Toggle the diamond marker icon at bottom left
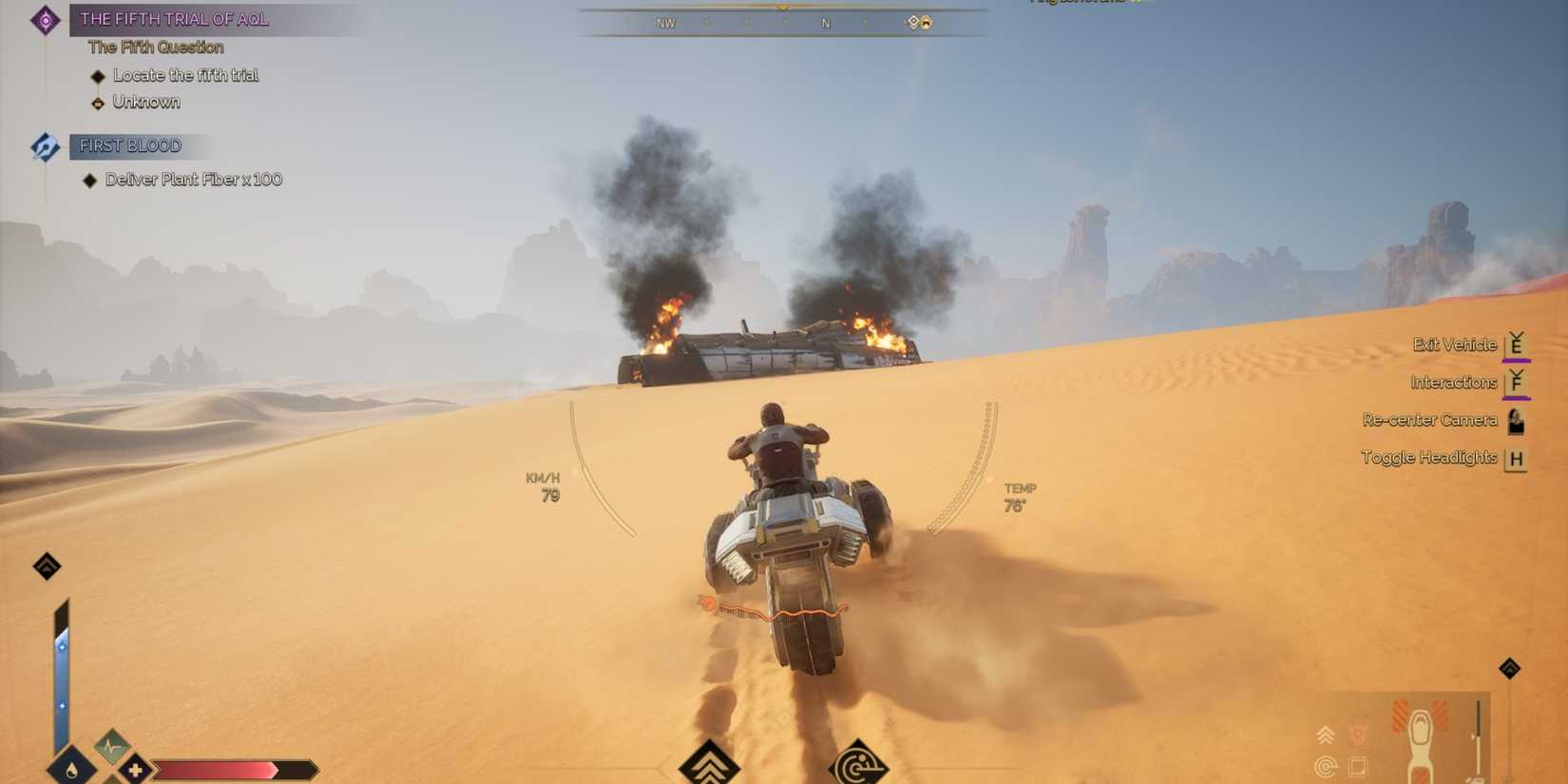 tap(46, 565)
